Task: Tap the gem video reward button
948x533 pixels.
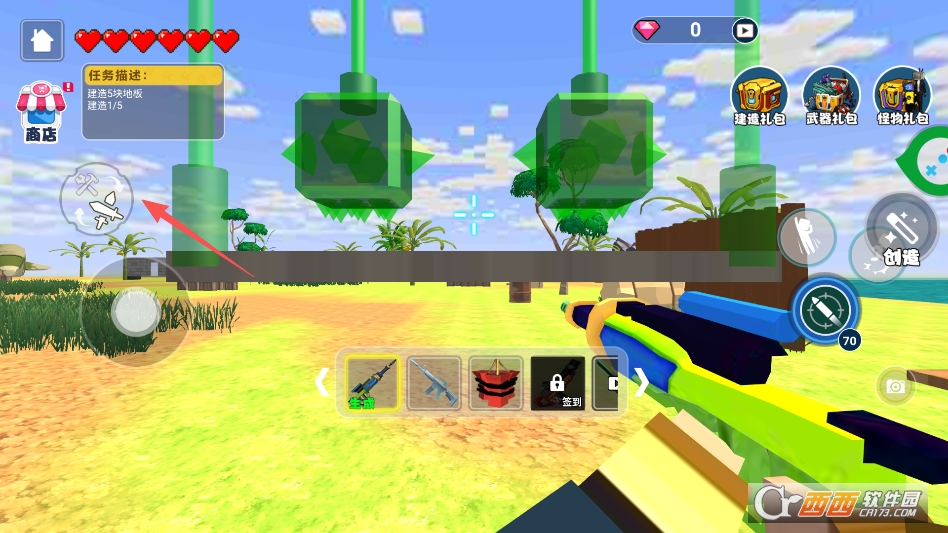Action: pyautogui.click(x=744, y=30)
